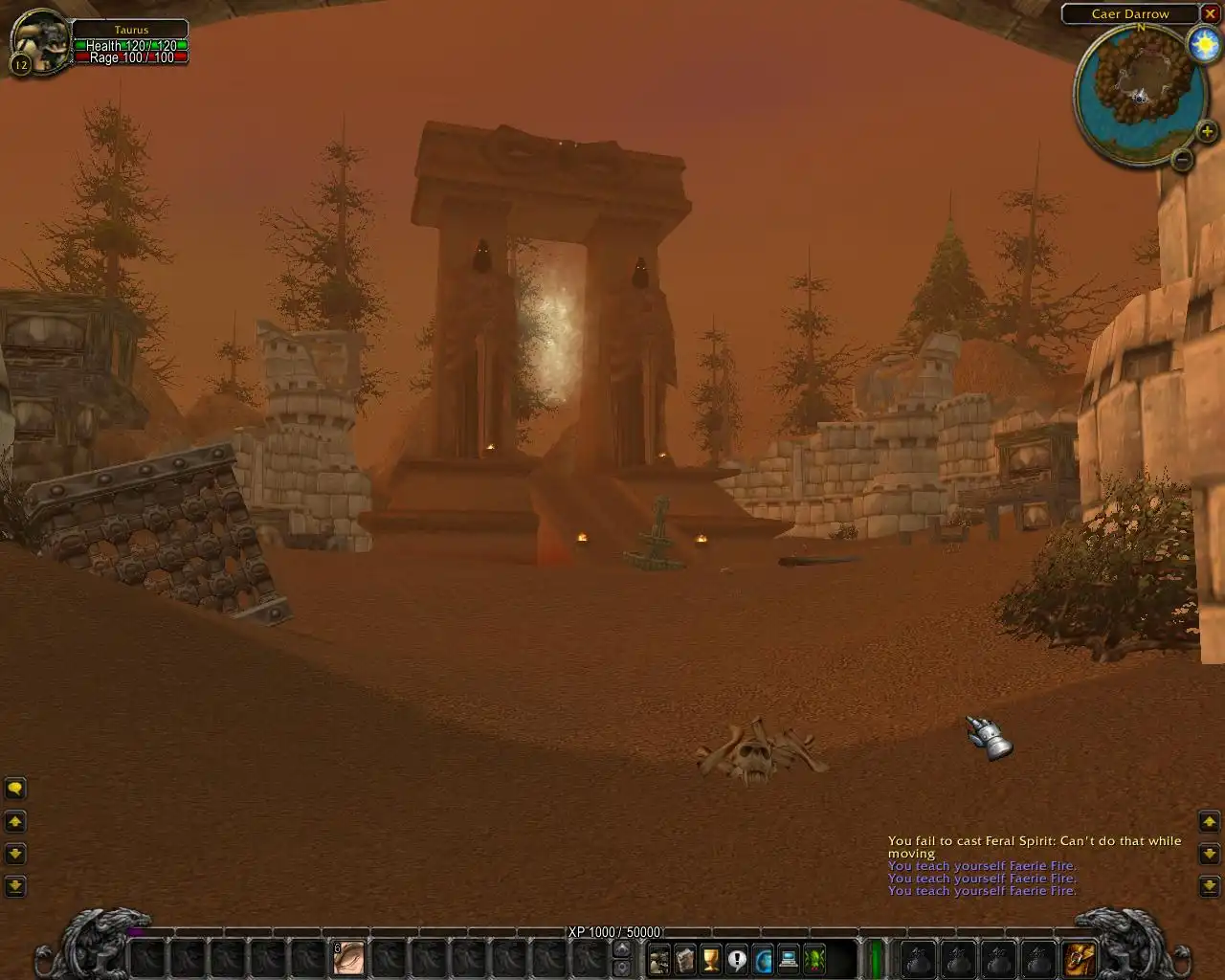This screenshot has width=1225, height=980.
Task: Open the blue globe world map button
Action: click(x=763, y=958)
